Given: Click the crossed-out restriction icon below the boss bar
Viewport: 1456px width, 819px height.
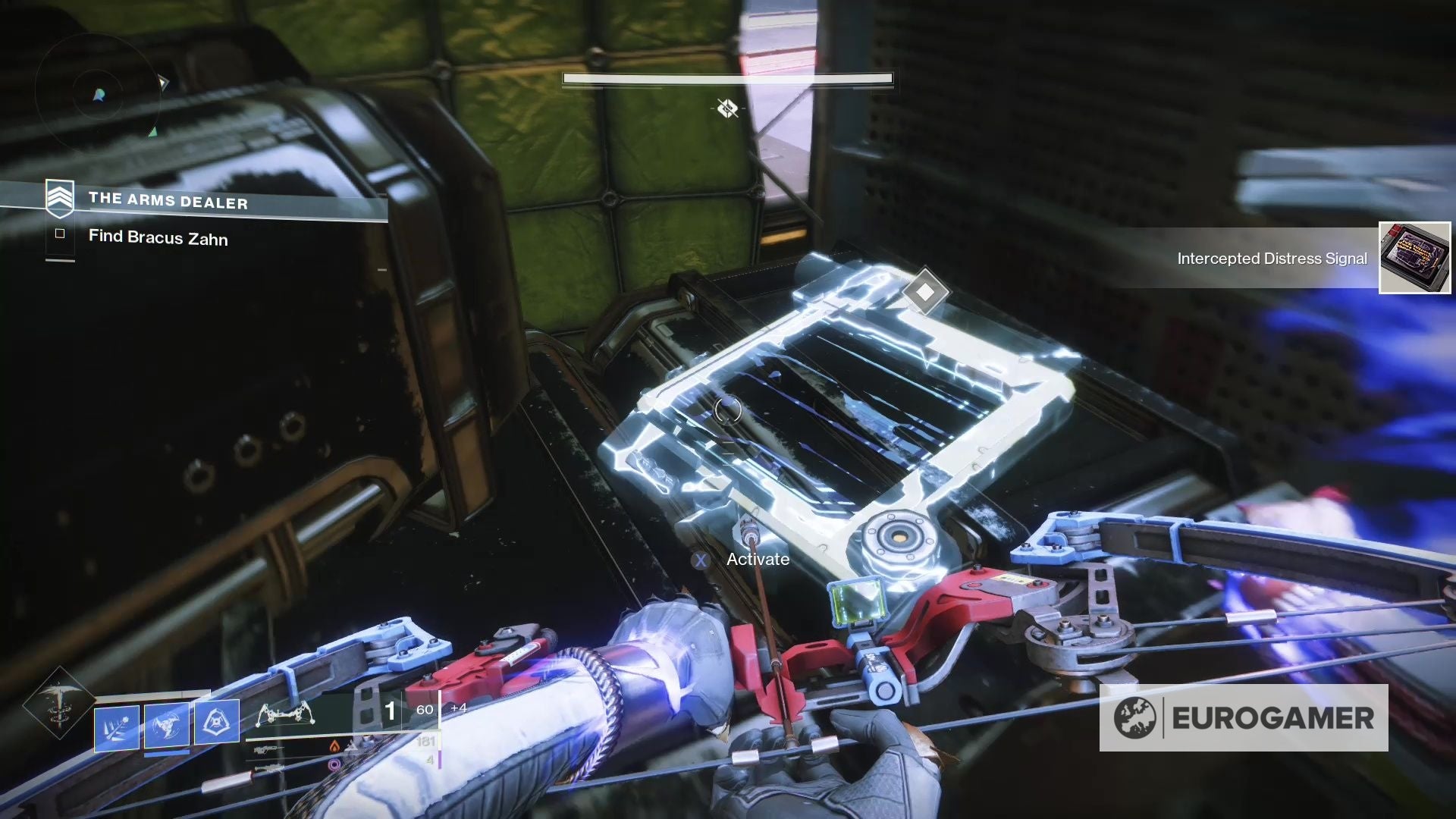Looking at the screenshot, I should click(x=727, y=108).
